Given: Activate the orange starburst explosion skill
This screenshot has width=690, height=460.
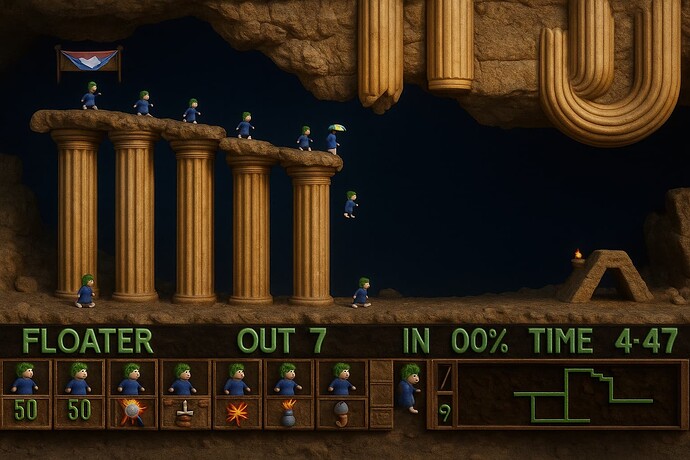Looking at the screenshot, I should (x=237, y=411).
